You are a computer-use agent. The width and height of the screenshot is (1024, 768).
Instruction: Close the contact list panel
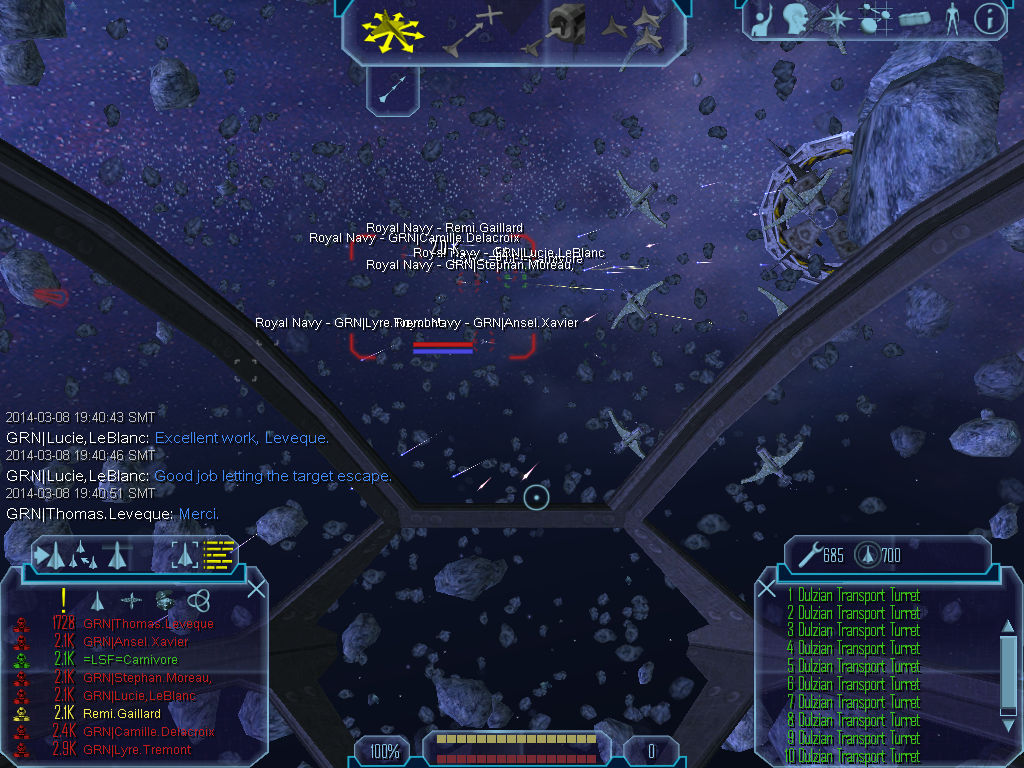pos(256,589)
